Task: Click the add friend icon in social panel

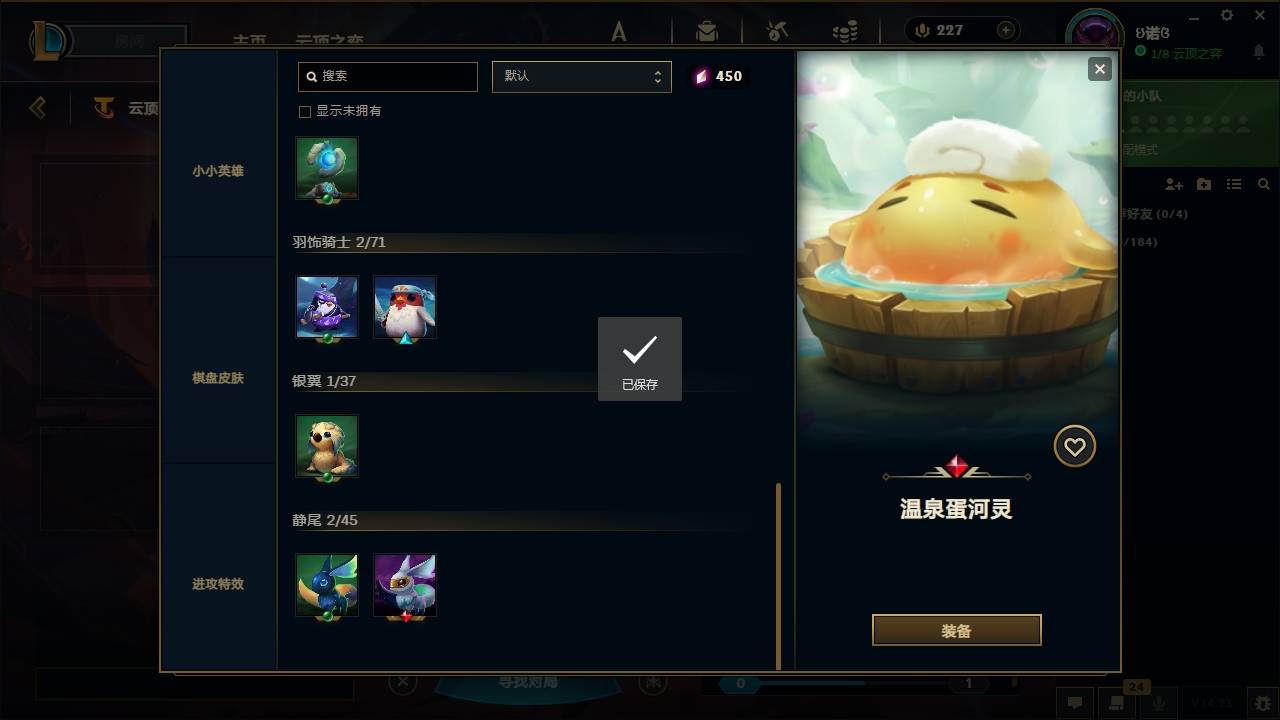Action: click(x=1171, y=183)
